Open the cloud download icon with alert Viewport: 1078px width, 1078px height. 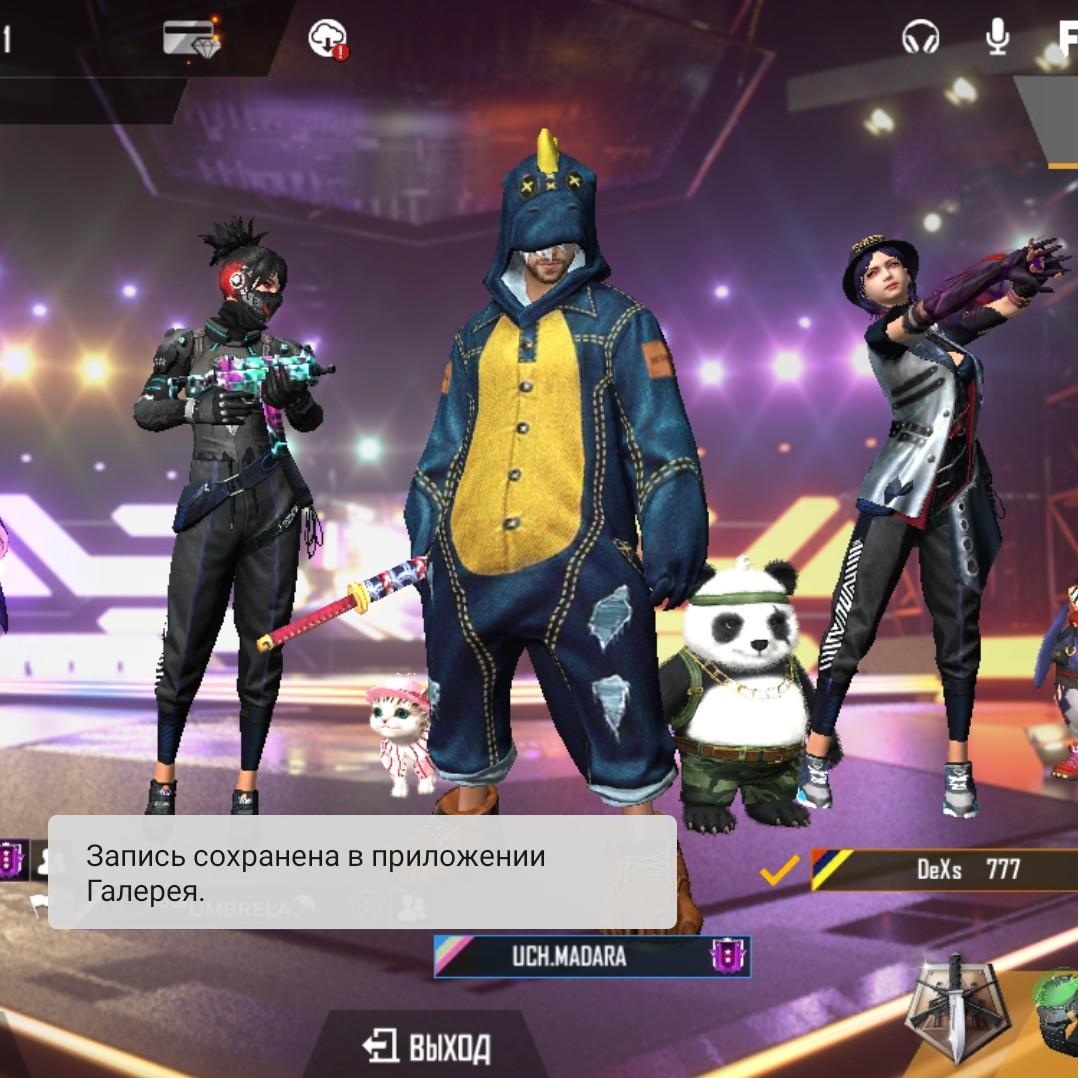tap(328, 39)
